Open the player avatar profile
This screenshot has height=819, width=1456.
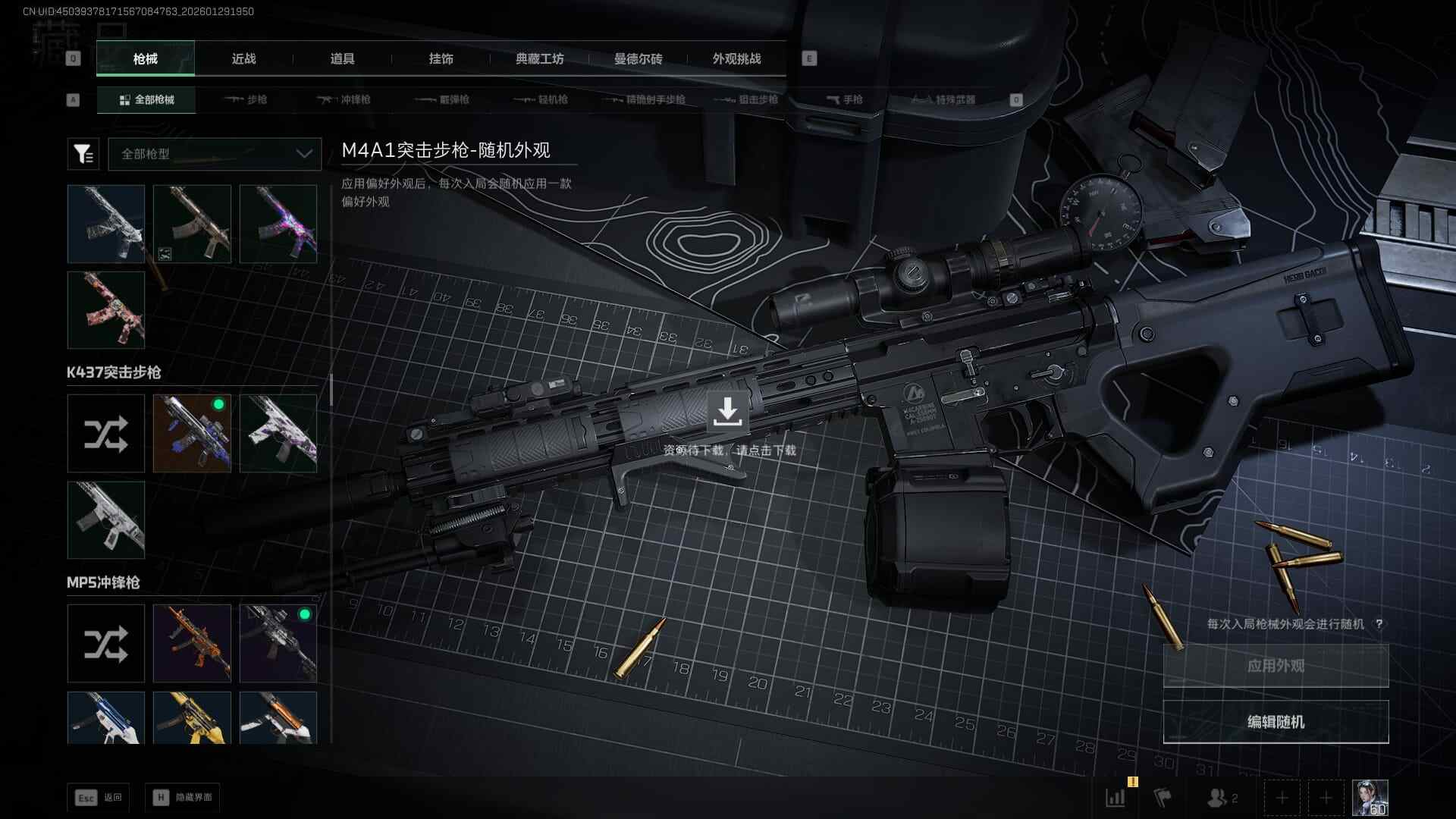click(x=1370, y=798)
